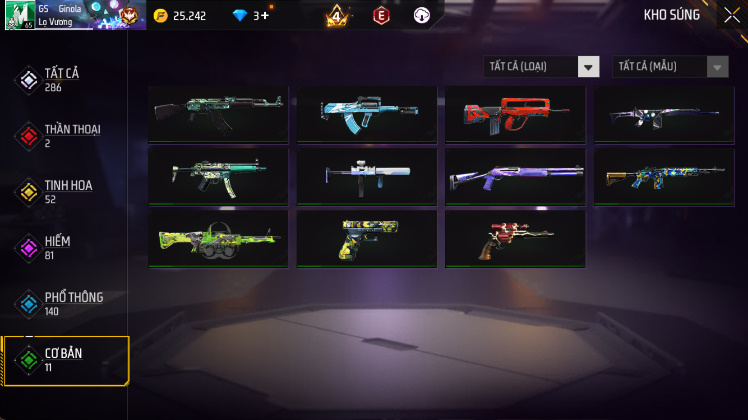Select the purple shotgun skin
748x420 pixels.
point(515,175)
